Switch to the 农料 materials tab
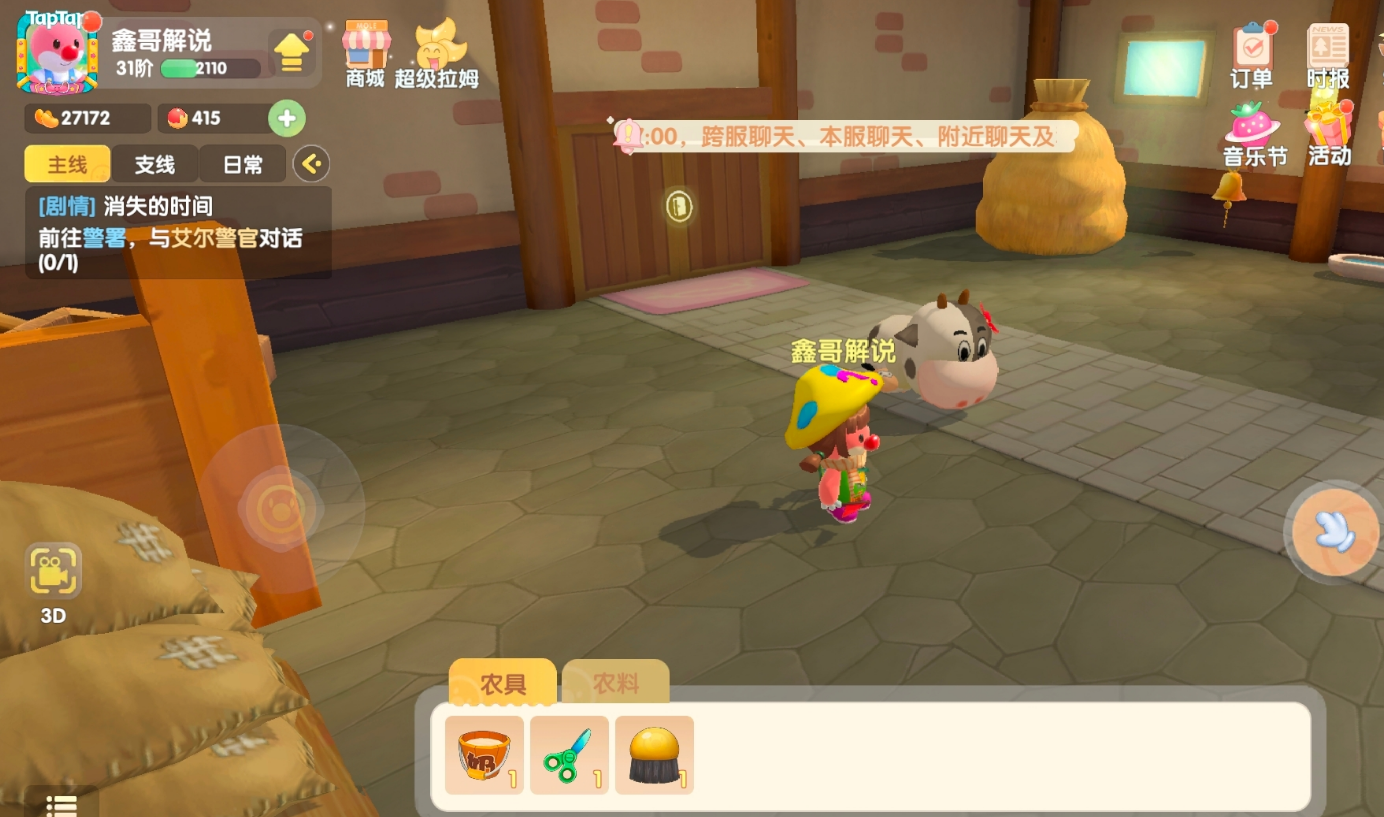 tap(616, 684)
